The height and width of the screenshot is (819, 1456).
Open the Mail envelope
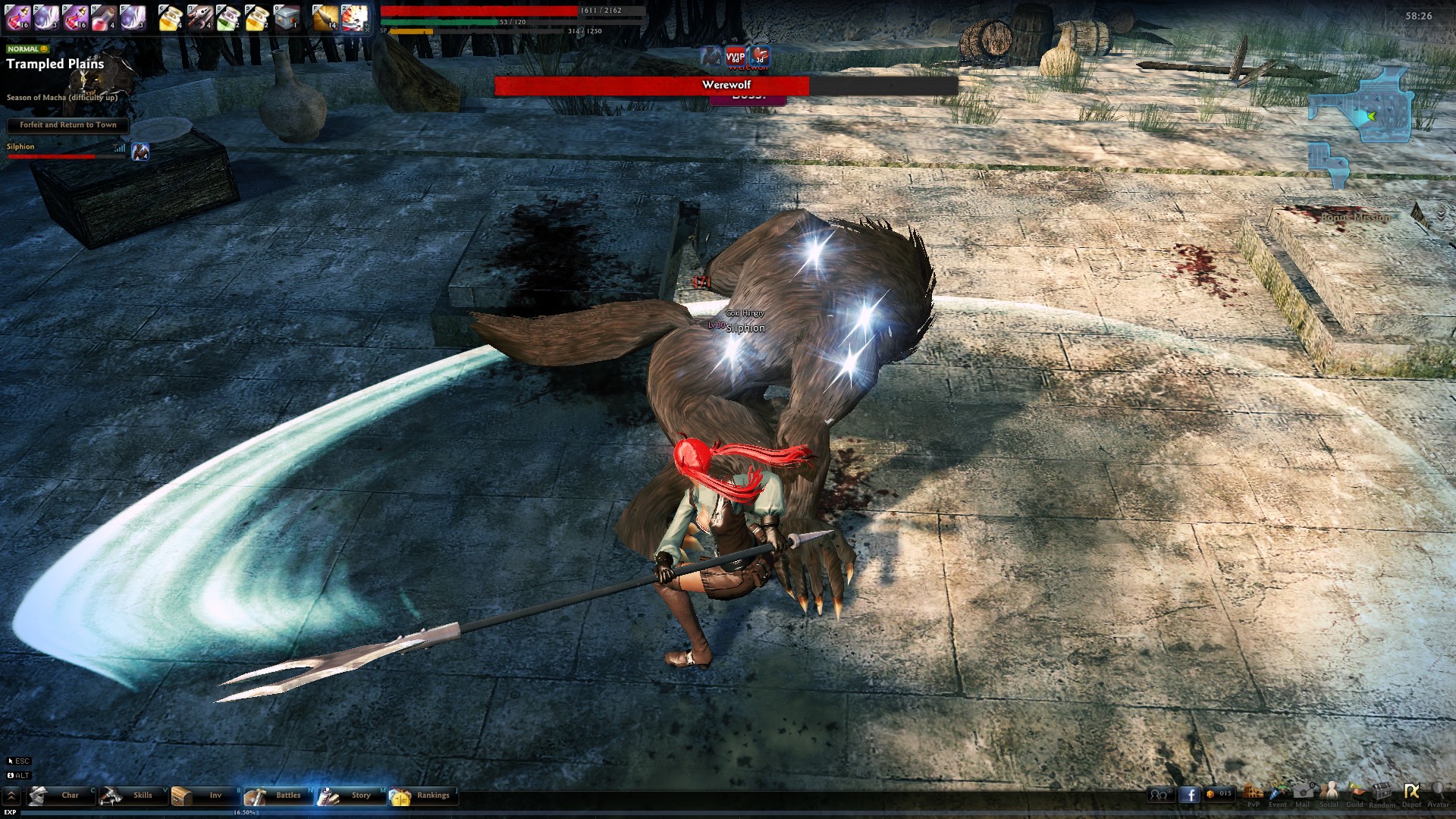[x=1303, y=793]
